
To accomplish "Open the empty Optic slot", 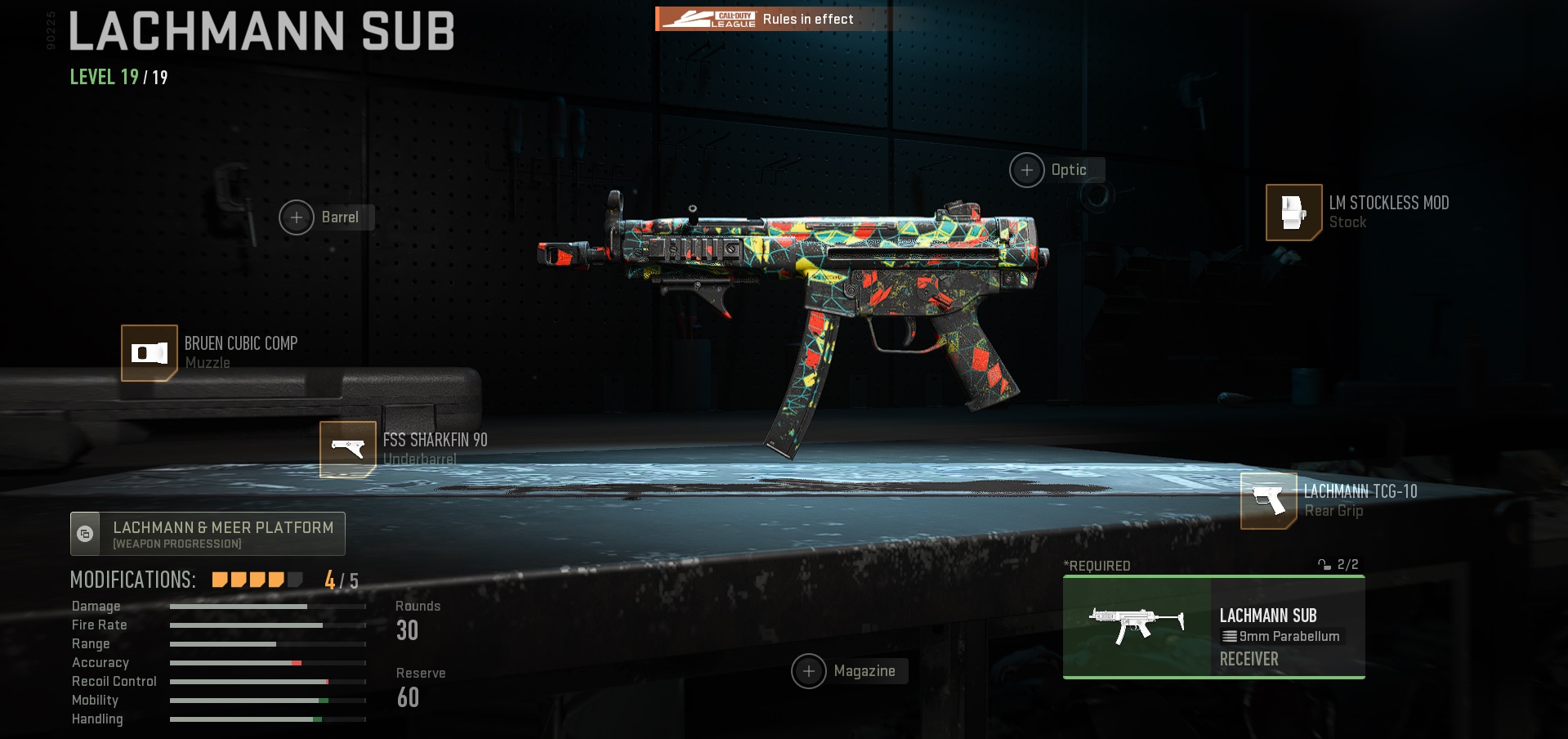I will 1027,170.
